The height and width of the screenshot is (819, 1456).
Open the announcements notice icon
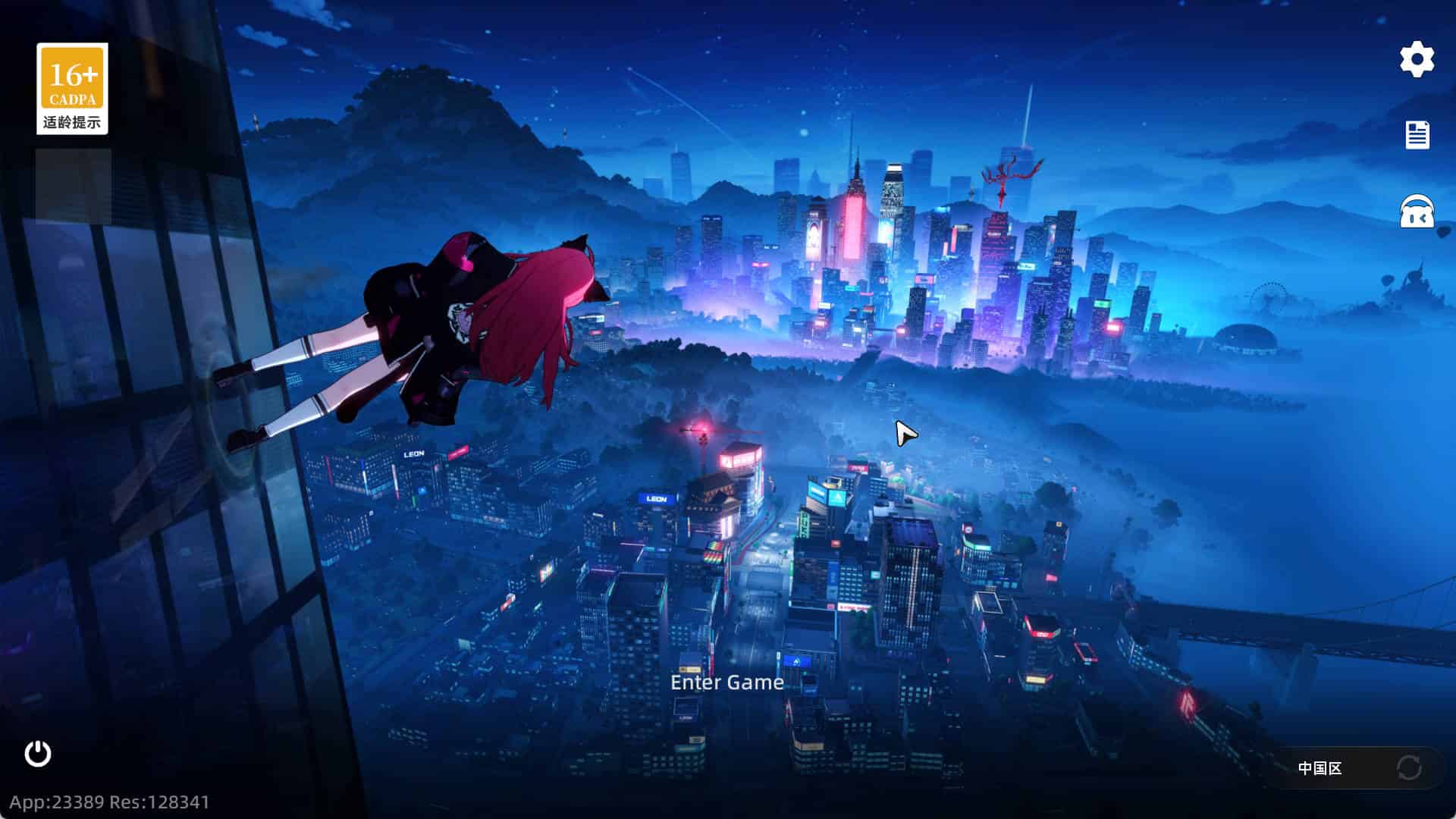coord(1417,135)
